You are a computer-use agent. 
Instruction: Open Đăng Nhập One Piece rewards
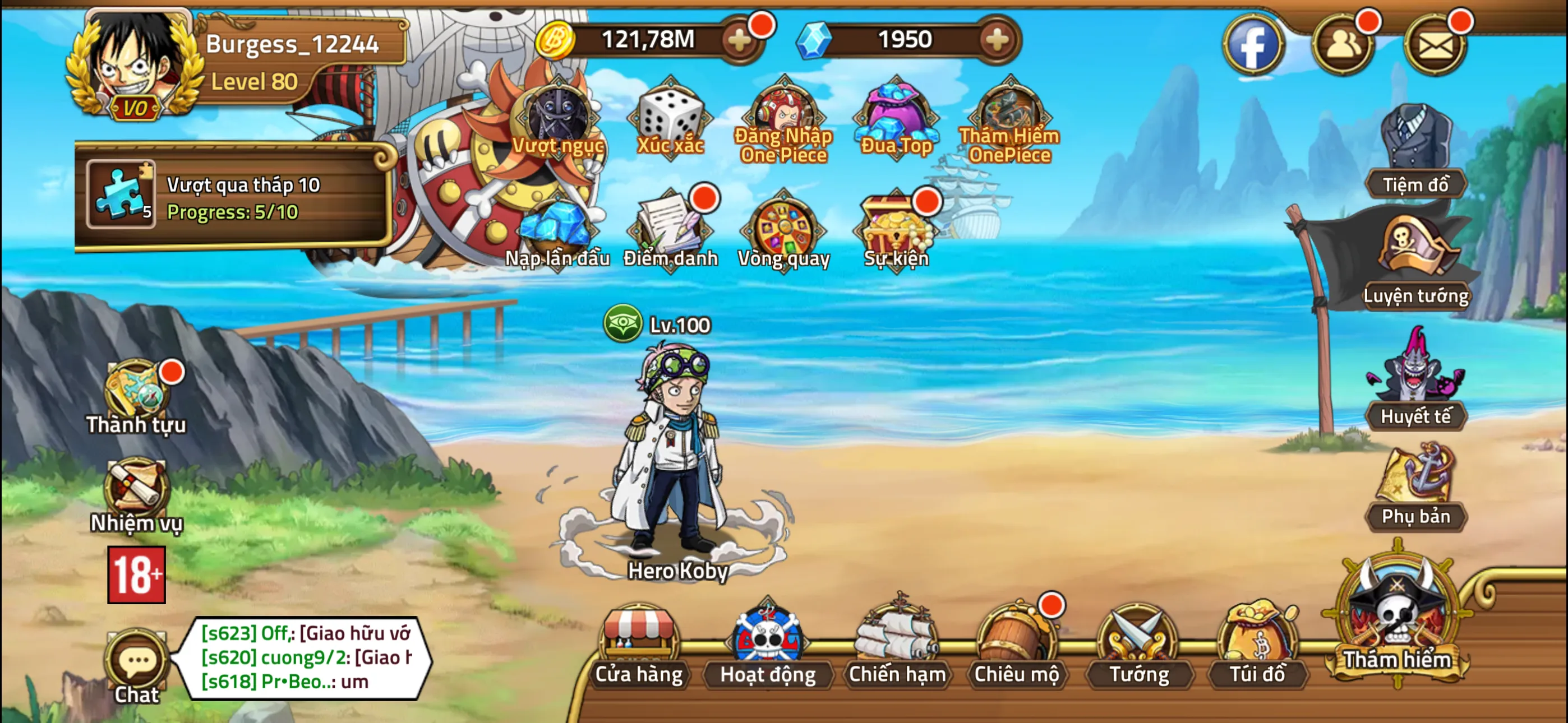(x=782, y=115)
